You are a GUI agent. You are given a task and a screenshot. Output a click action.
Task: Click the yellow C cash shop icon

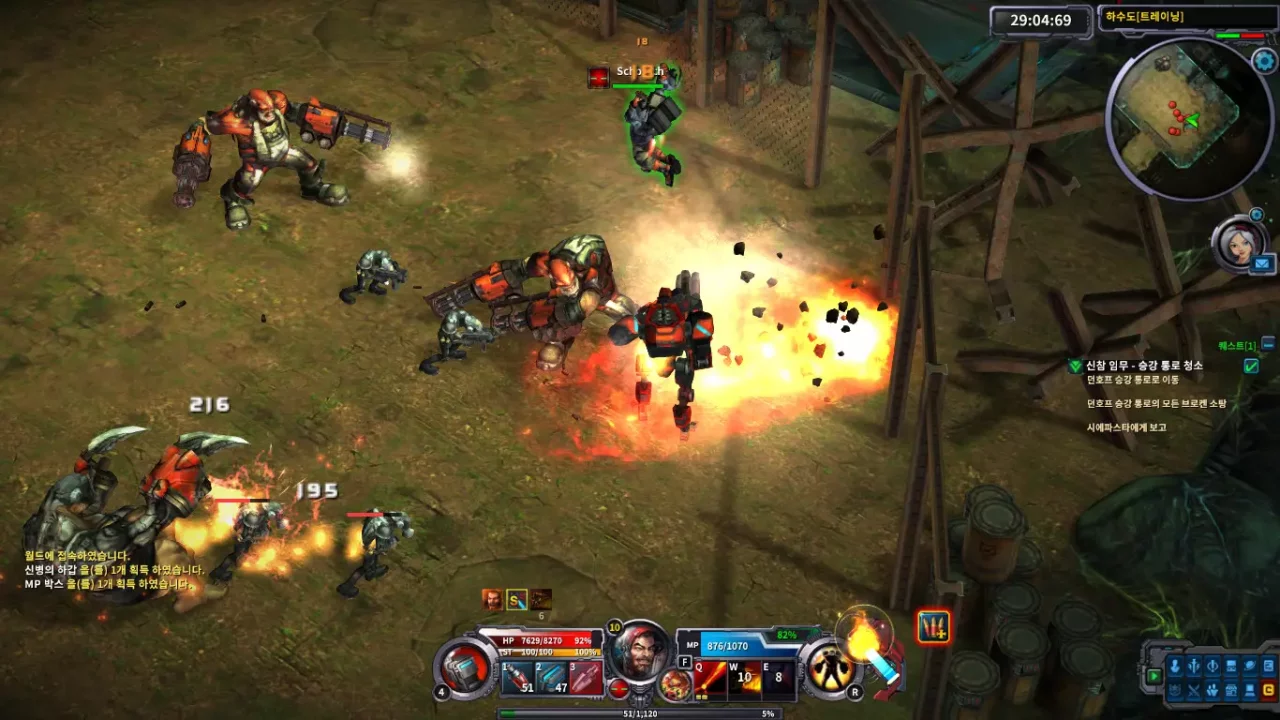point(1268,689)
